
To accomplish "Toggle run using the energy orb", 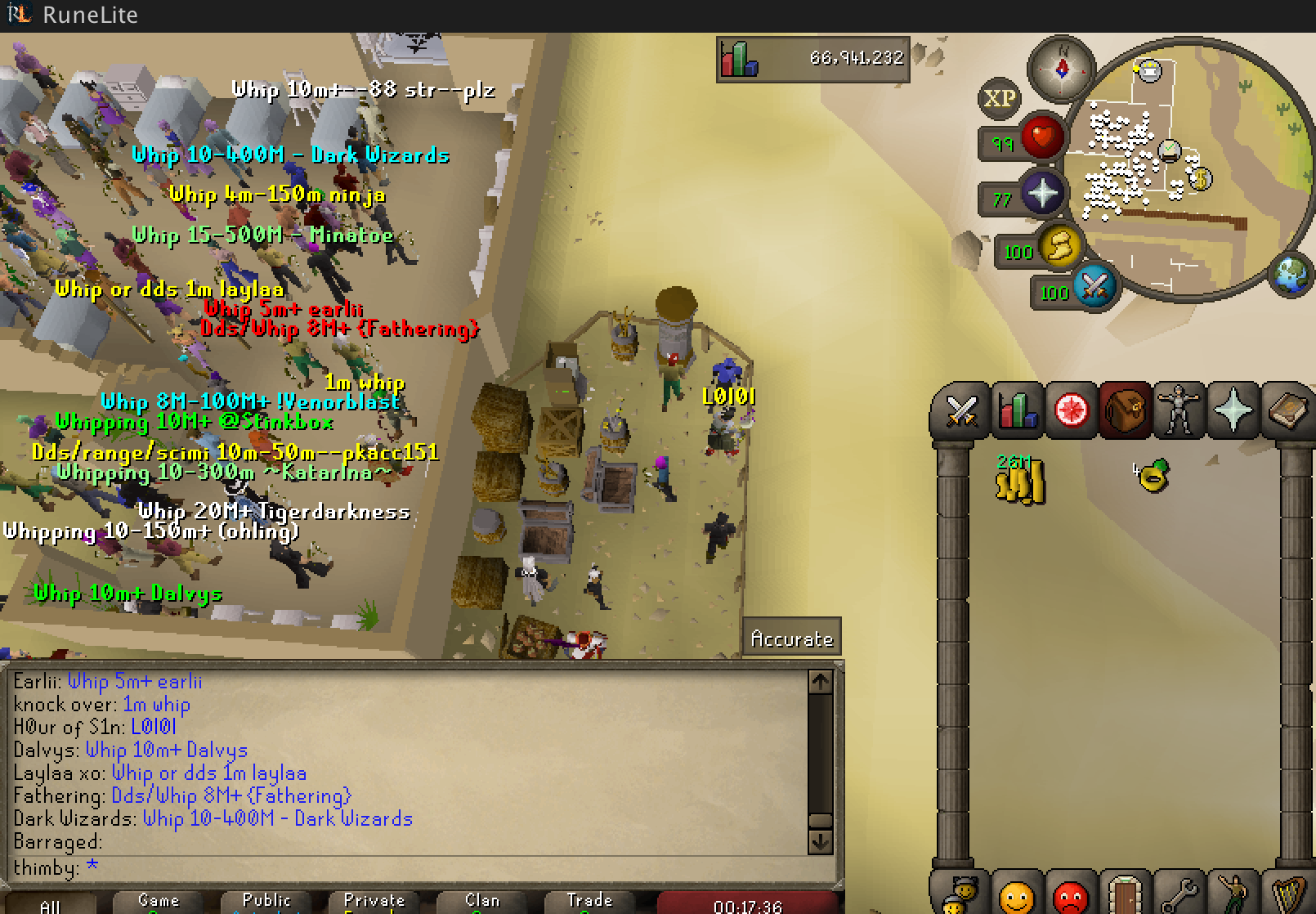I will (x=1060, y=246).
